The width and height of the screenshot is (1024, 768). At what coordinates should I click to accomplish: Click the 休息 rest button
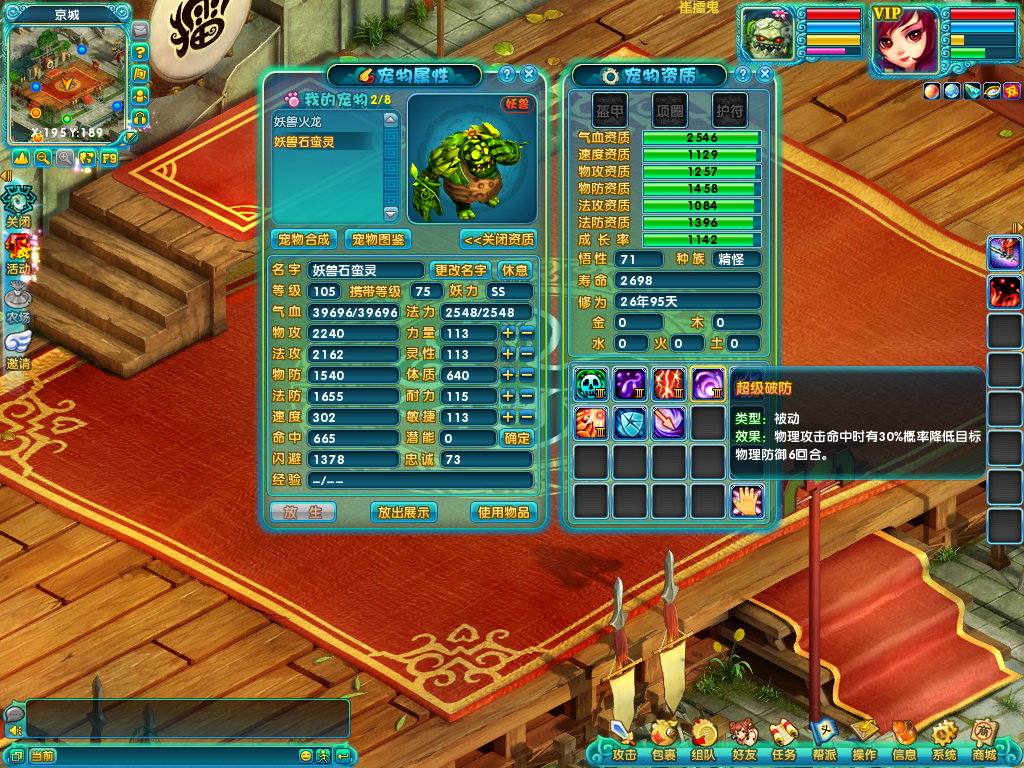(x=515, y=270)
